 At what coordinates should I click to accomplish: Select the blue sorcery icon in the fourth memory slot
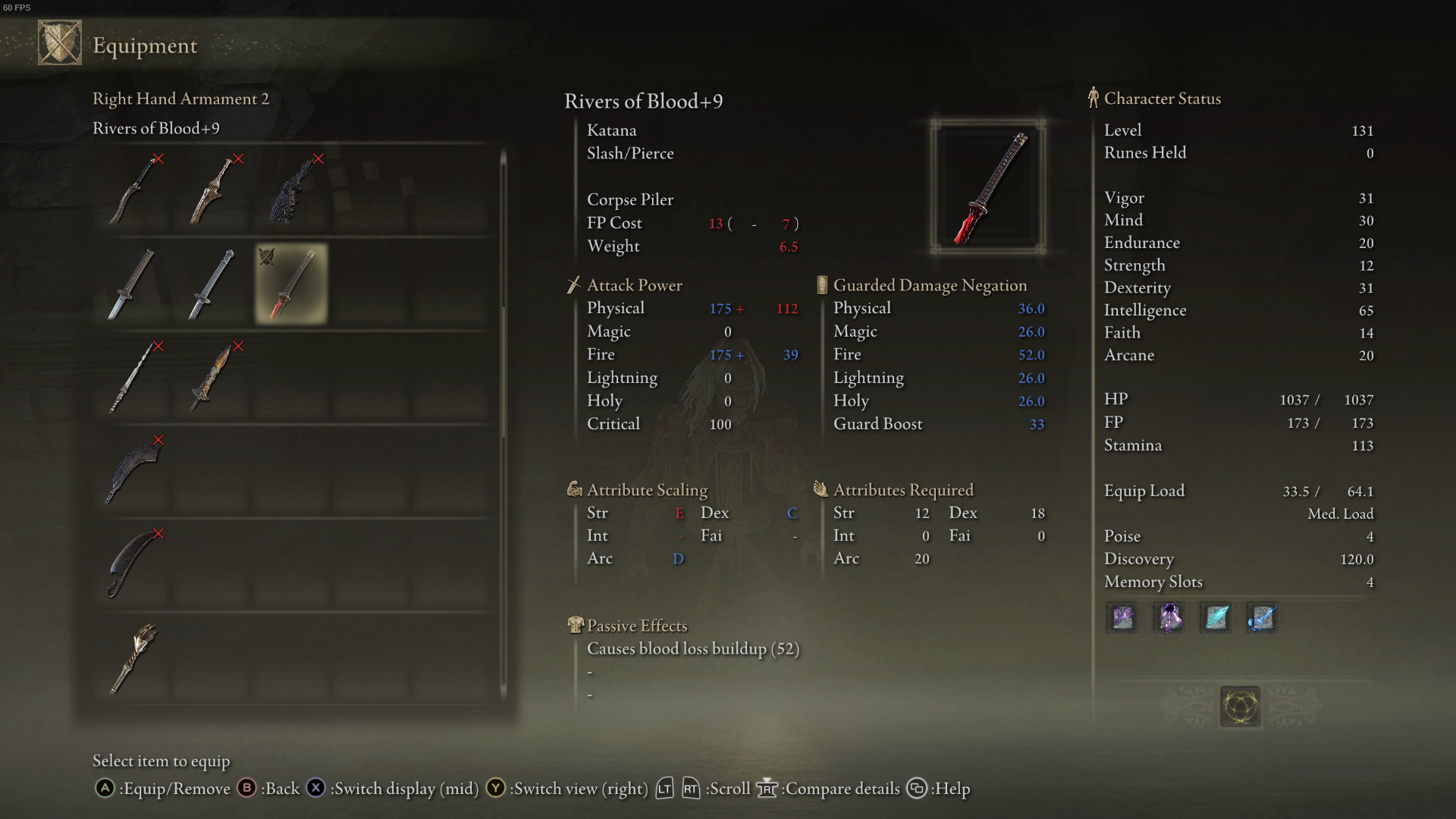tap(1261, 618)
